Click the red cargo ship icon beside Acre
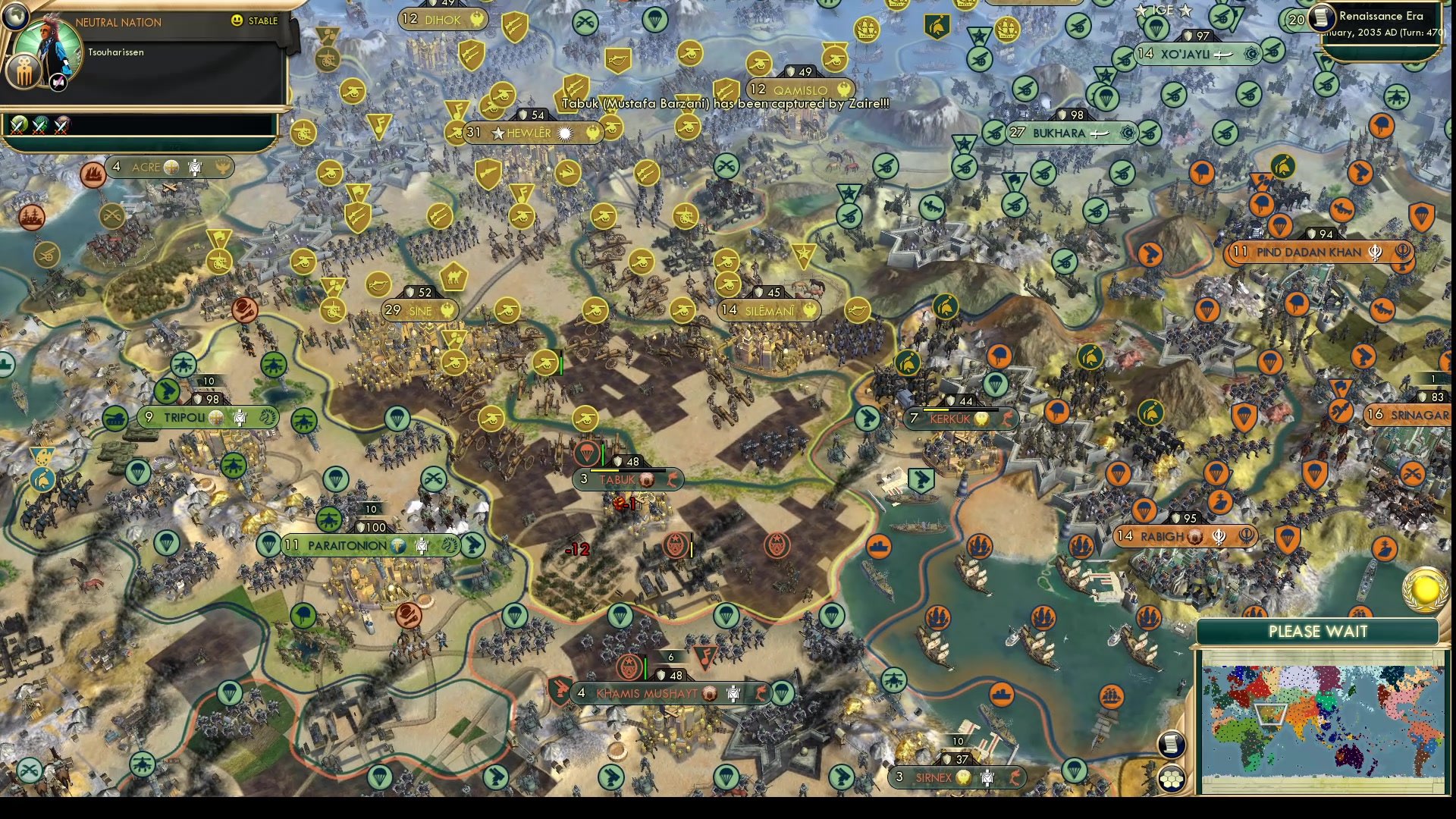1456x819 pixels. [93, 174]
